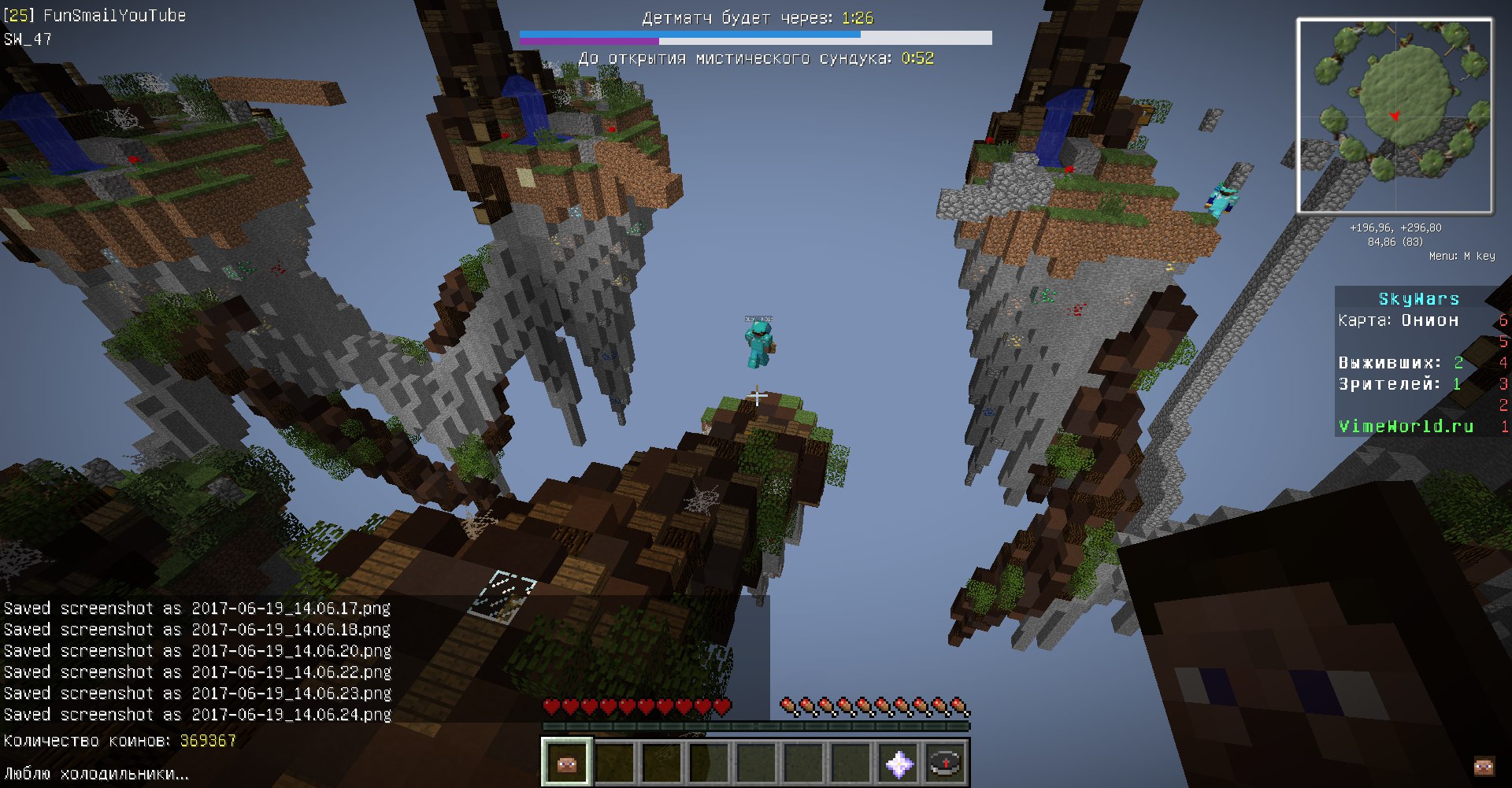Image resolution: width=1512 pixels, height=788 pixels.
Task: Select the compass hotbar slot
Action: tap(945, 762)
